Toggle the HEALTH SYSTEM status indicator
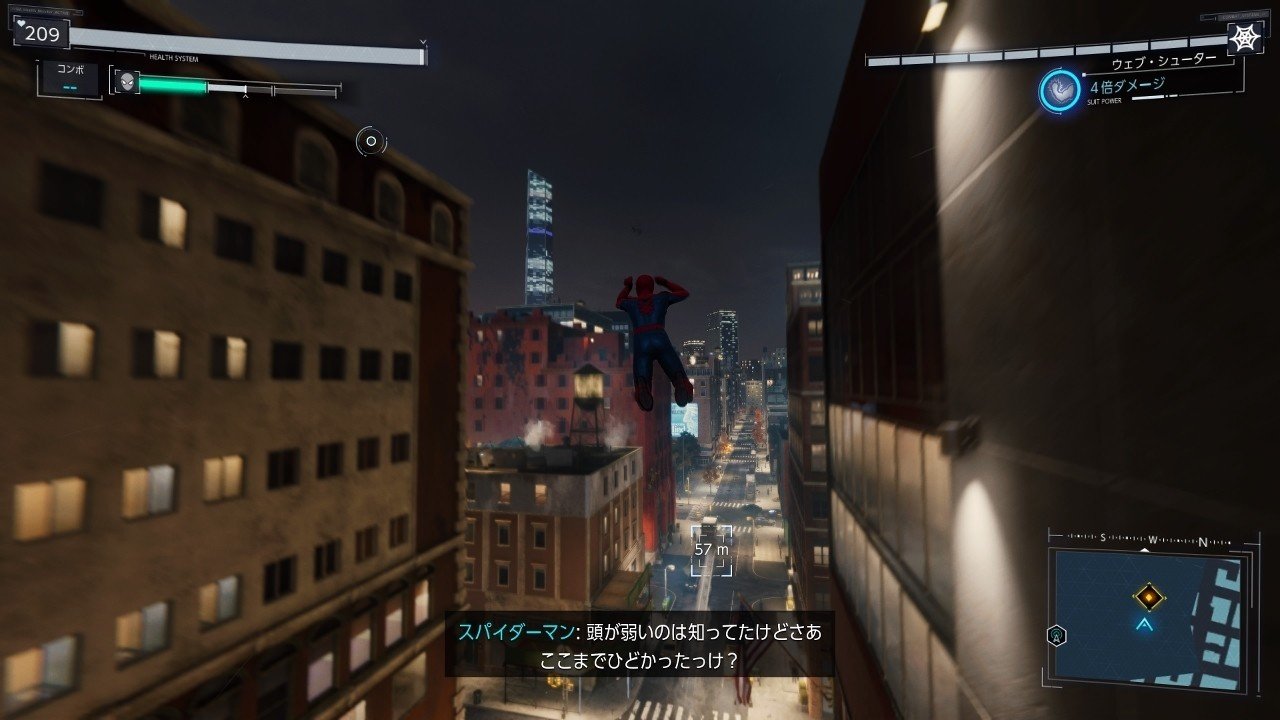The height and width of the screenshot is (720, 1280). tap(174, 57)
